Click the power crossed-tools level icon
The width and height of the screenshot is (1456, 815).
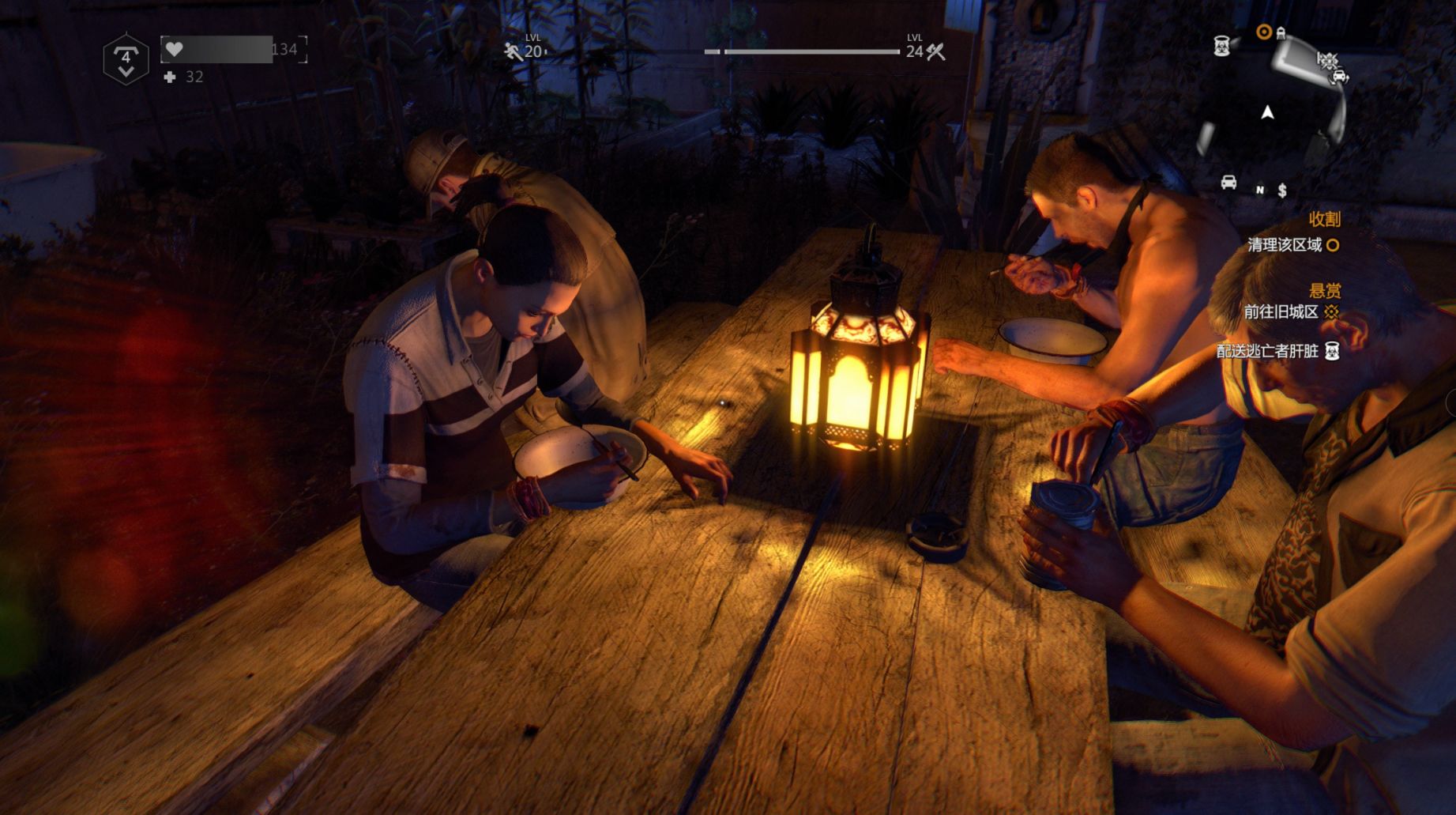936,52
